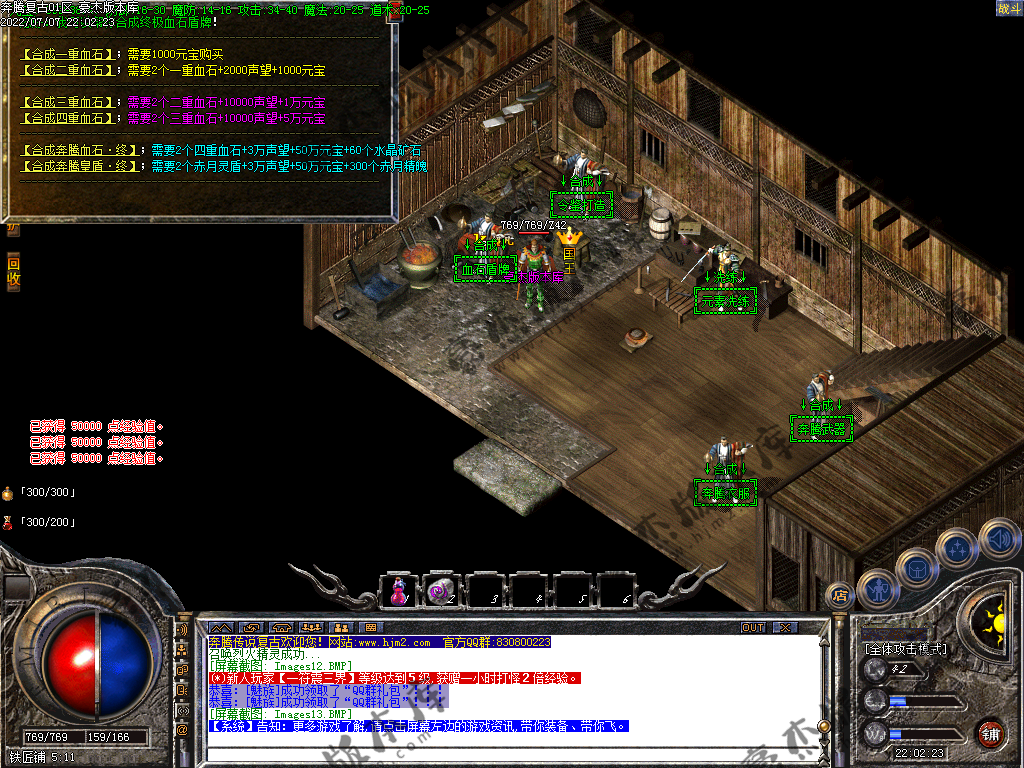Close the chat with the X button
This screenshot has height=768, width=1024.
pos(785,627)
